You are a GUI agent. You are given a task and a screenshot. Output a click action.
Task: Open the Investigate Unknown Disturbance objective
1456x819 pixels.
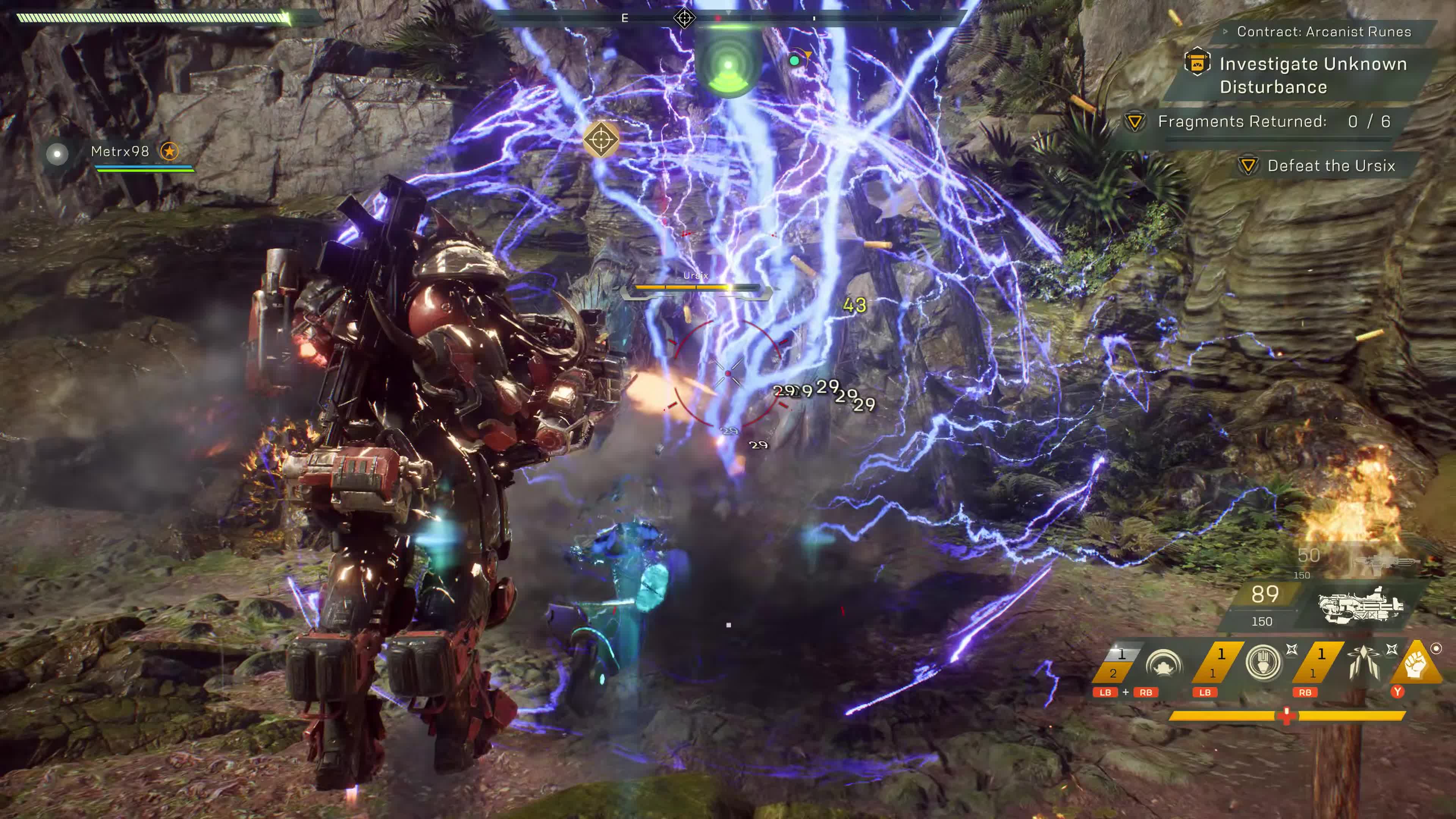click(1312, 75)
